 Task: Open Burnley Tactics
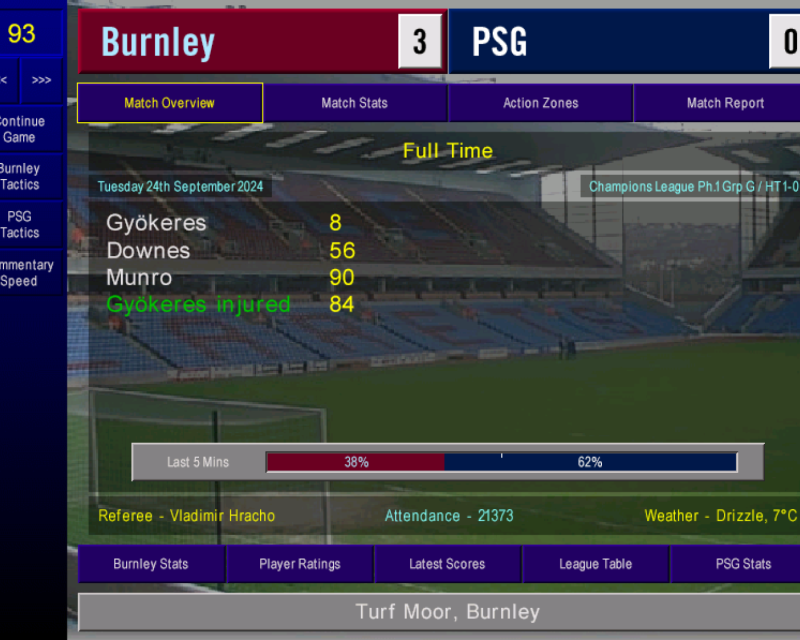pos(20,177)
